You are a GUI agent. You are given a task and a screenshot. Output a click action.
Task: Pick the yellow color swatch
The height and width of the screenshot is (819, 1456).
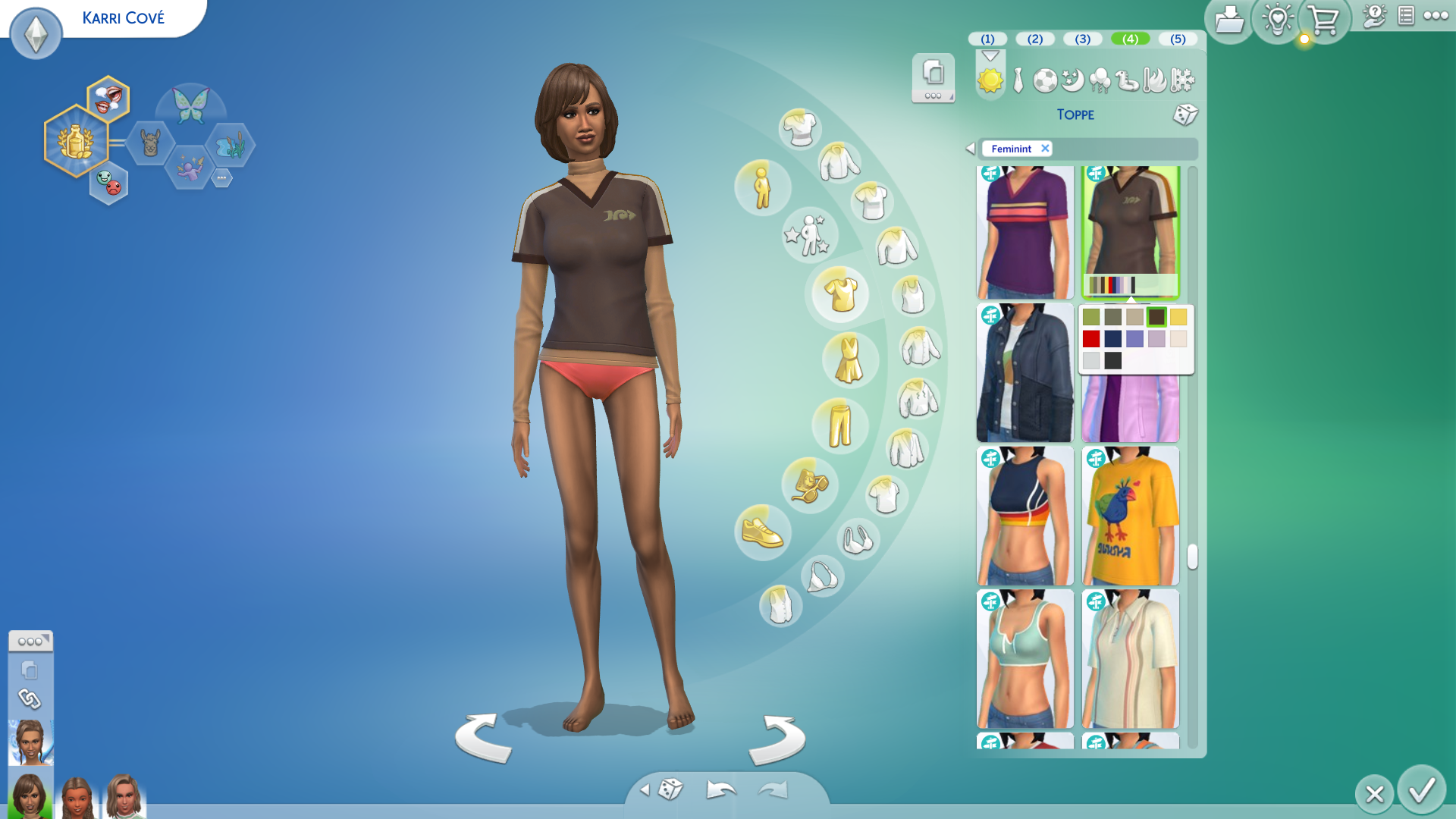(x=1178, y=317)
